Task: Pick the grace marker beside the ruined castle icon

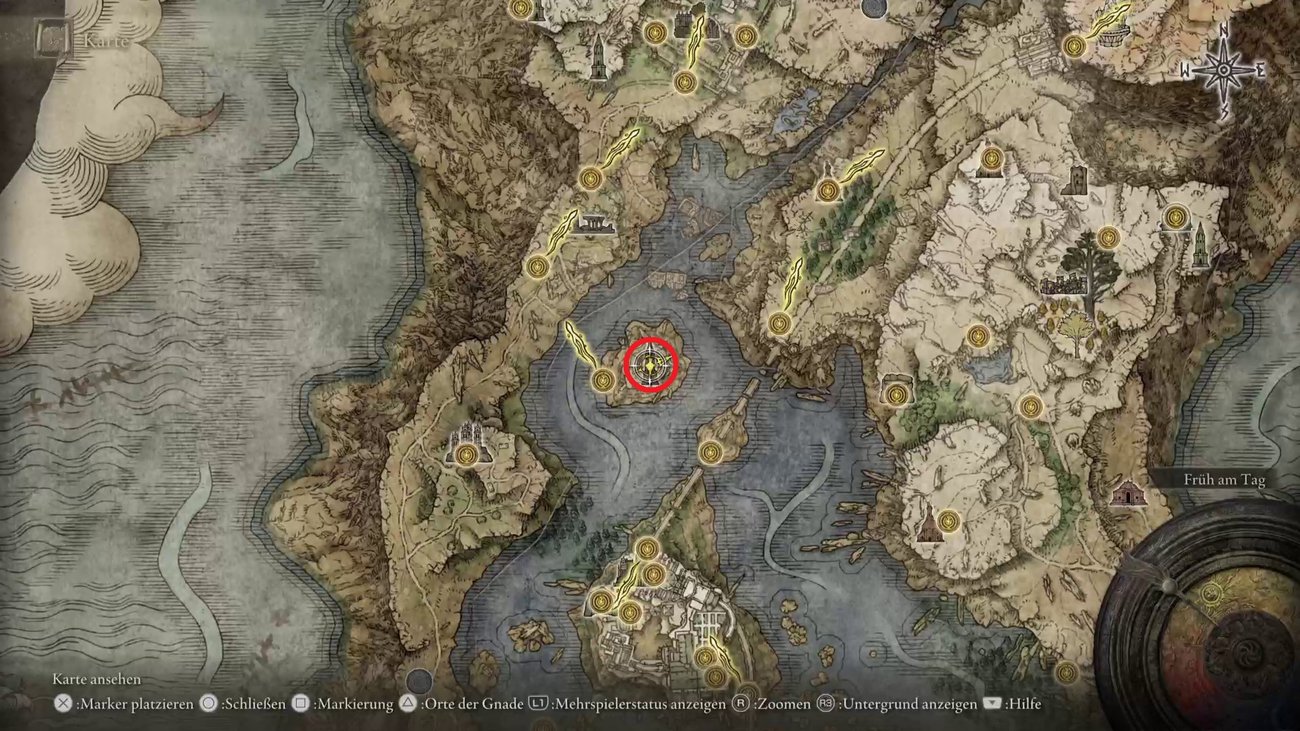Action: (x=465, y=456)
